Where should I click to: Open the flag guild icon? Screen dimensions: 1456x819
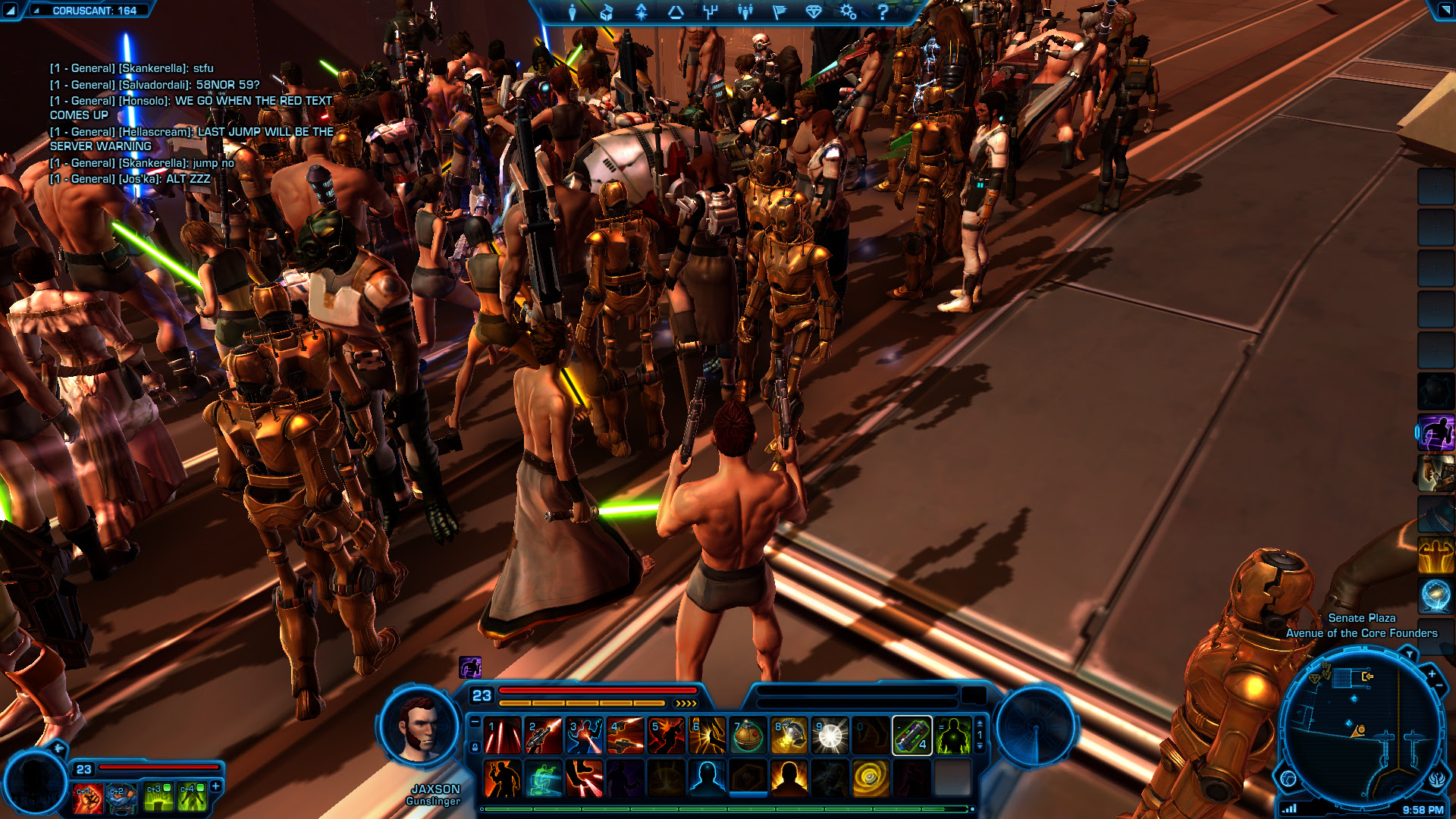(779, 11)
